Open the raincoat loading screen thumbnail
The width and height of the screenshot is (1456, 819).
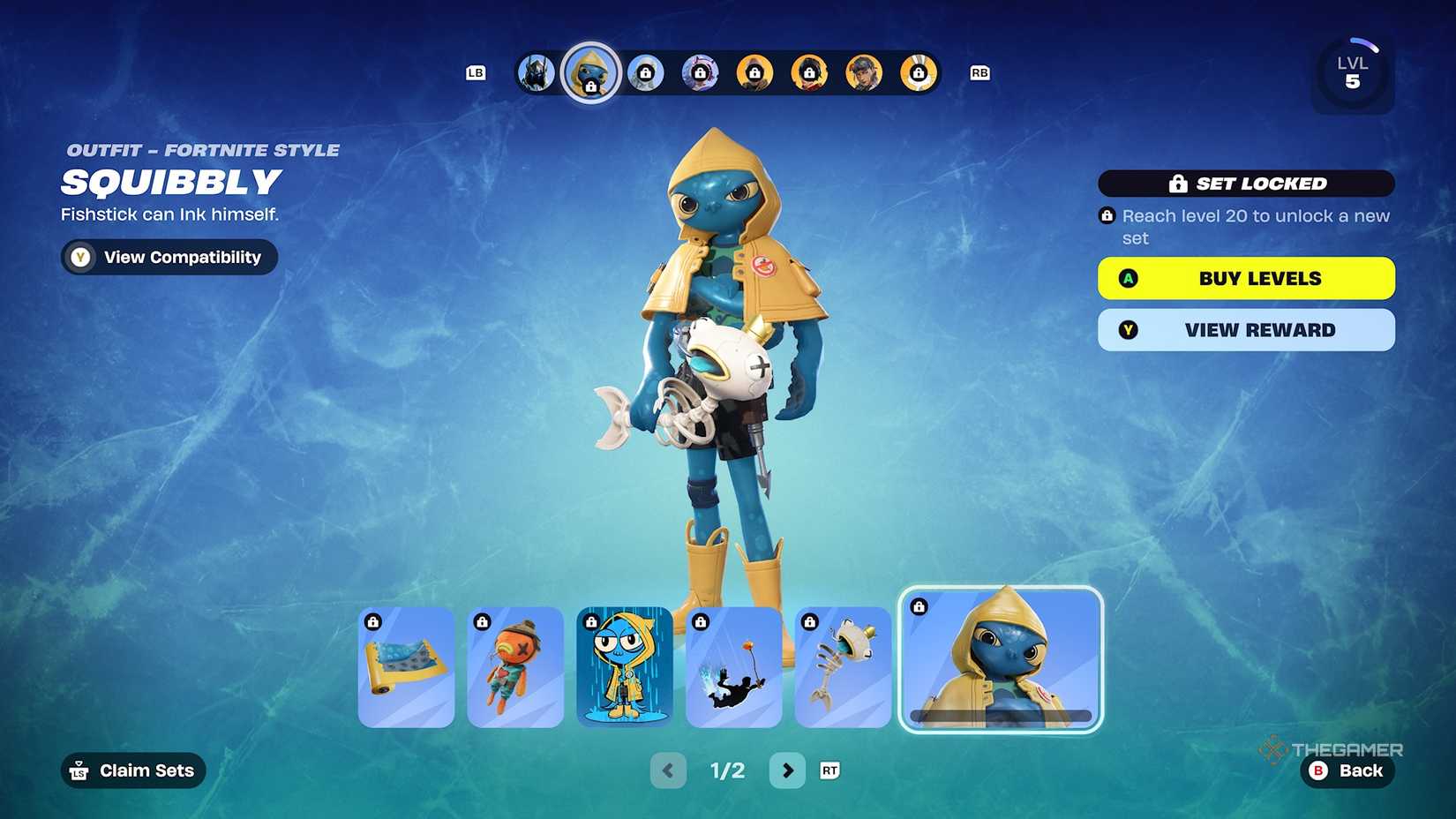(x=625, y=666)
